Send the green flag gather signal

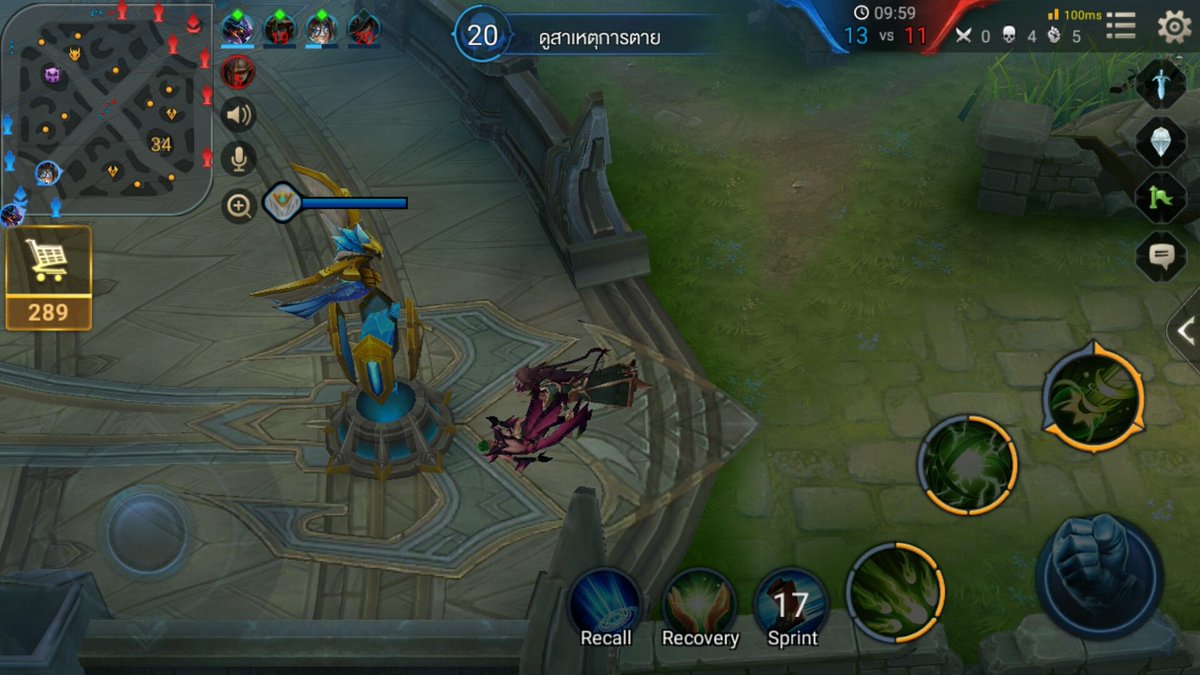[x=1160, y=198]
